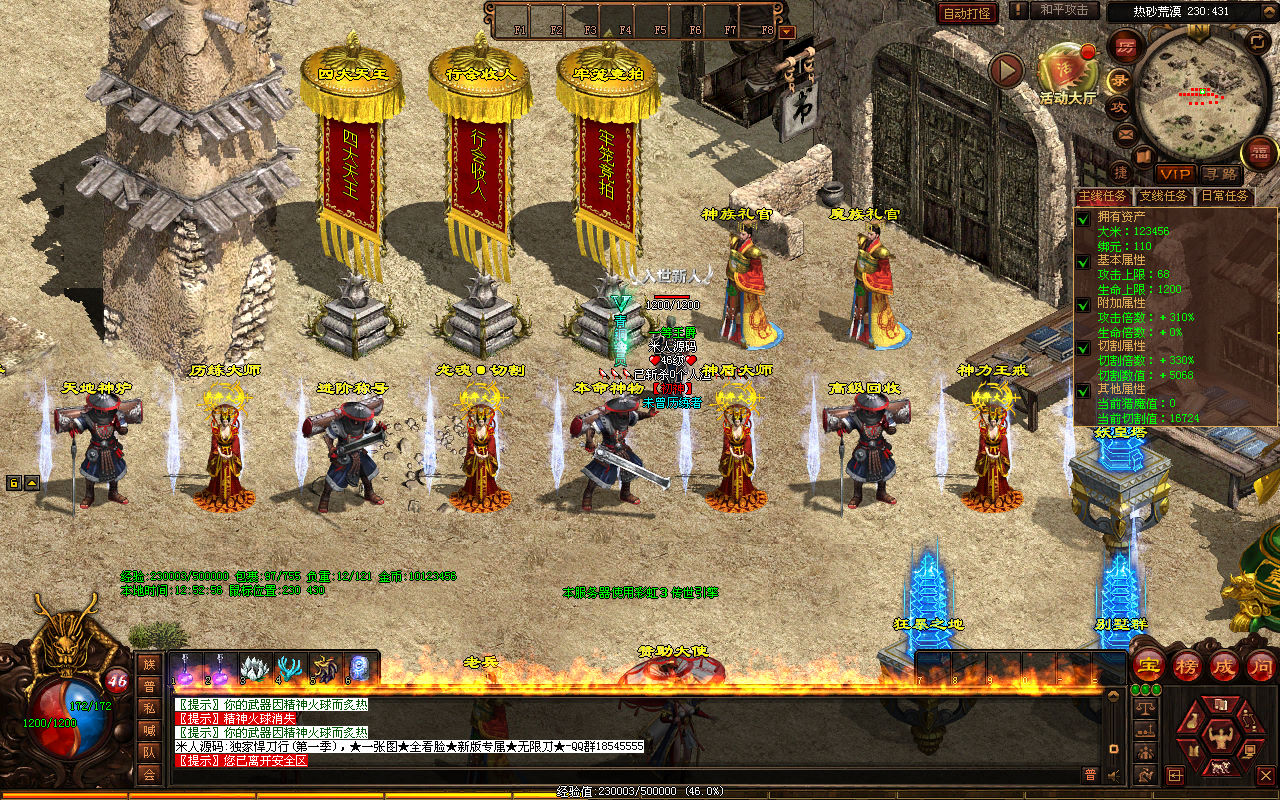Activate 寻路 pathfinding button
Screen dimensions: 1280x800
click(1221, 173)
